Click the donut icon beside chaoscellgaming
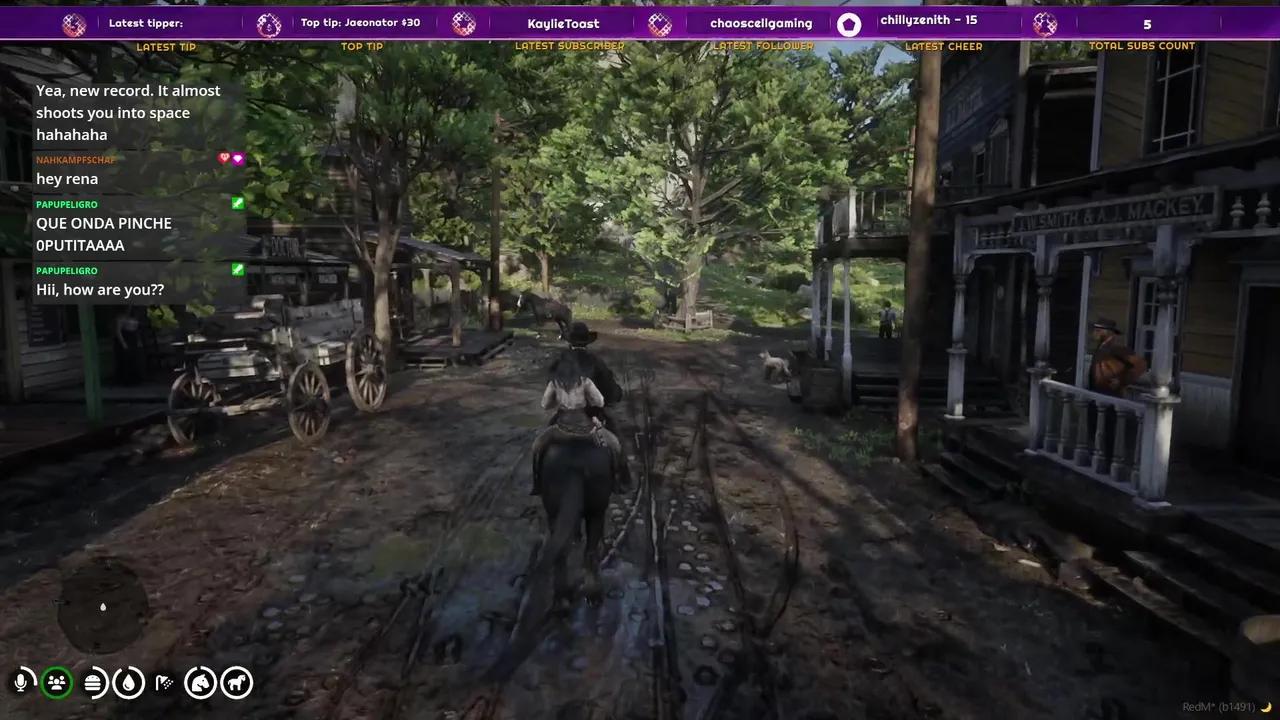This screenshot has height=720, width=1280. [x=660, y=23]
